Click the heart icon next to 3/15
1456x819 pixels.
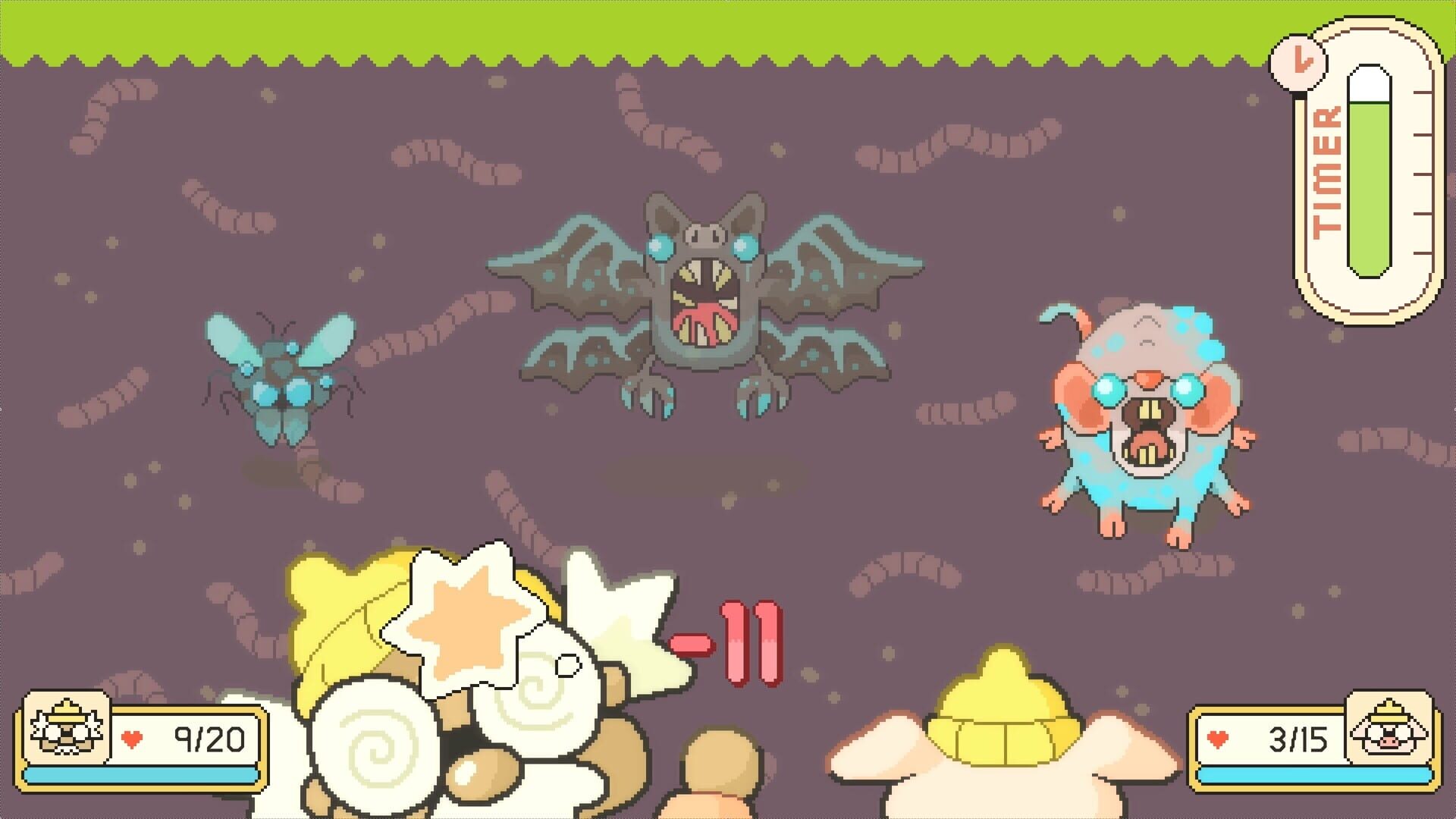point(1219,736)
